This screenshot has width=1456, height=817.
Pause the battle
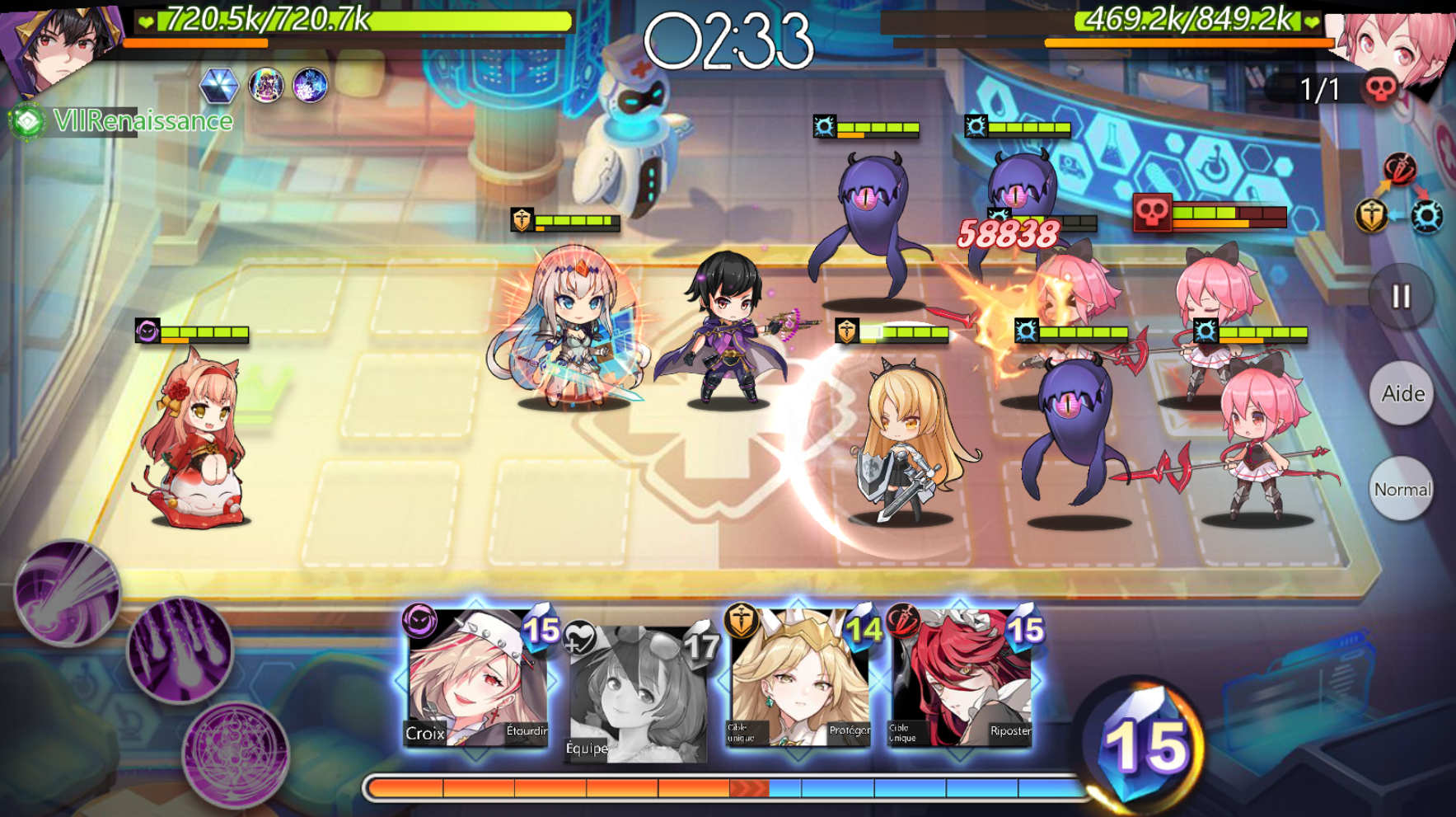click(x=1401, y=297)
